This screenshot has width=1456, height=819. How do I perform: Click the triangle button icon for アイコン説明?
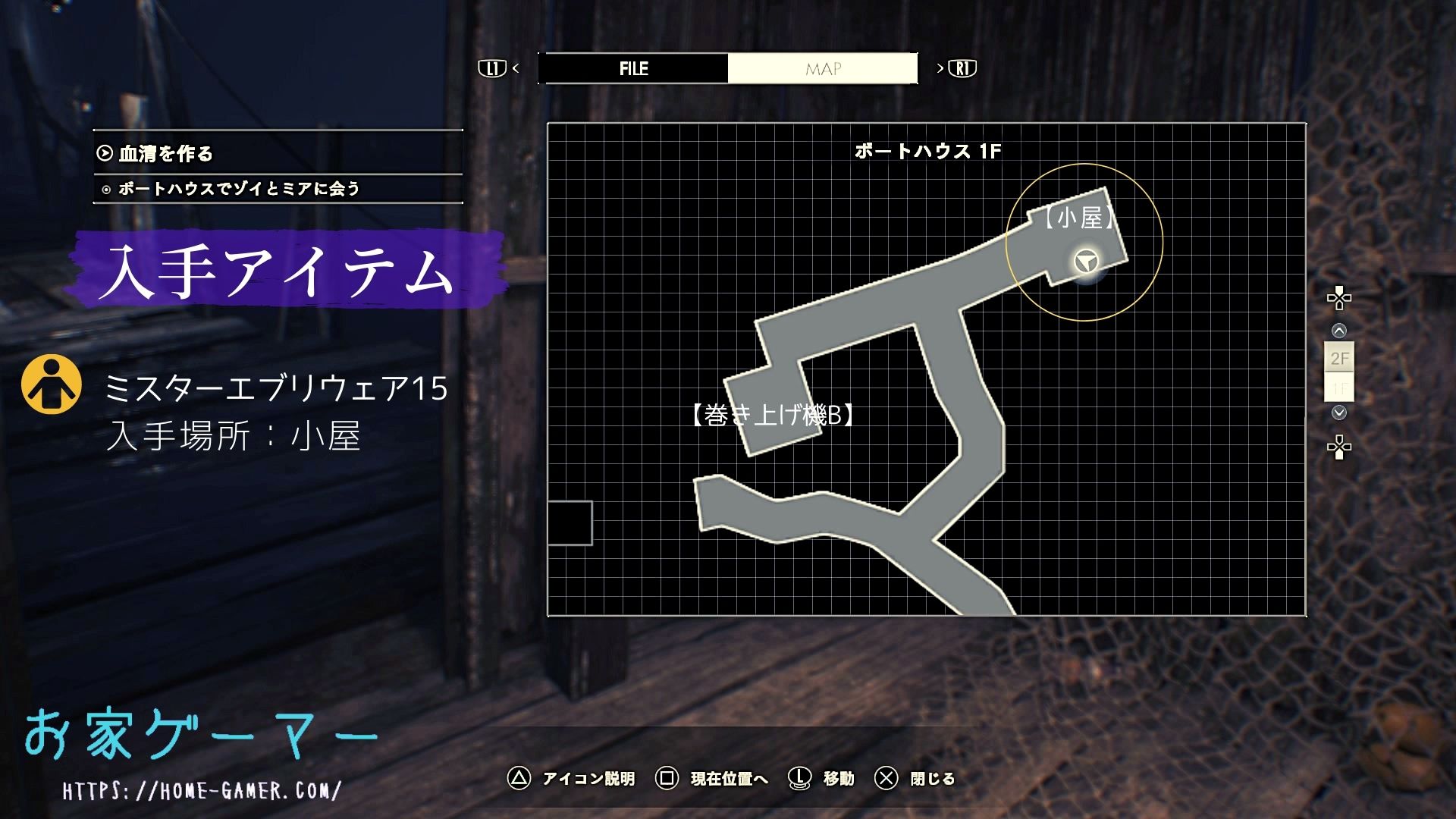[519, 779]
